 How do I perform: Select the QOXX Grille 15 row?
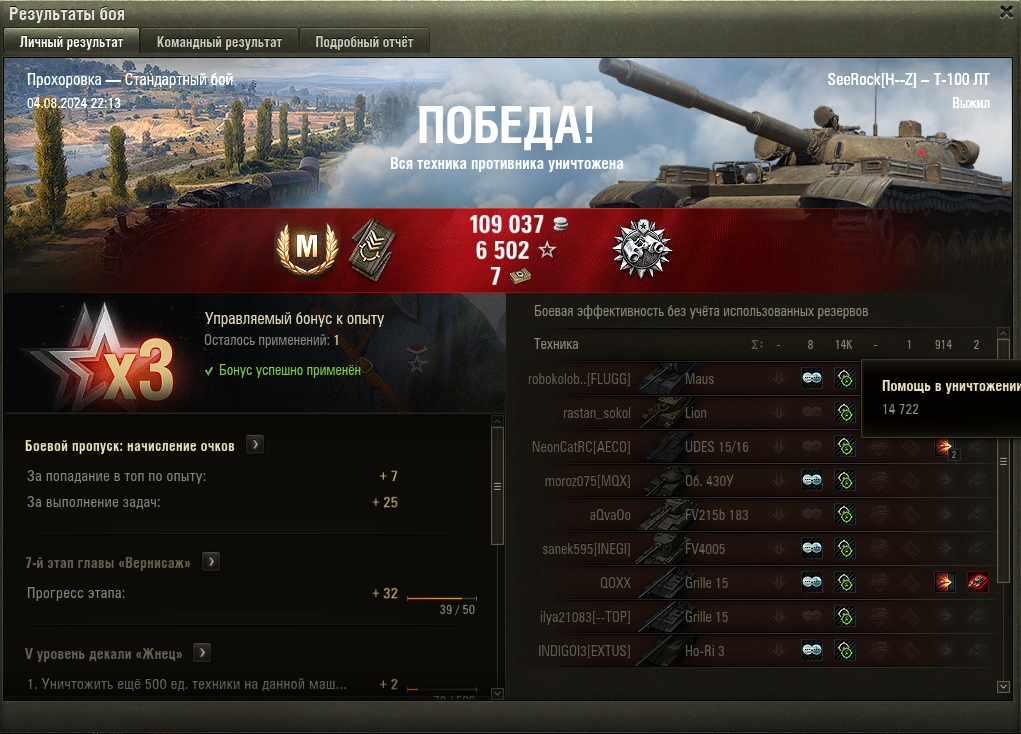pos(700,582)
